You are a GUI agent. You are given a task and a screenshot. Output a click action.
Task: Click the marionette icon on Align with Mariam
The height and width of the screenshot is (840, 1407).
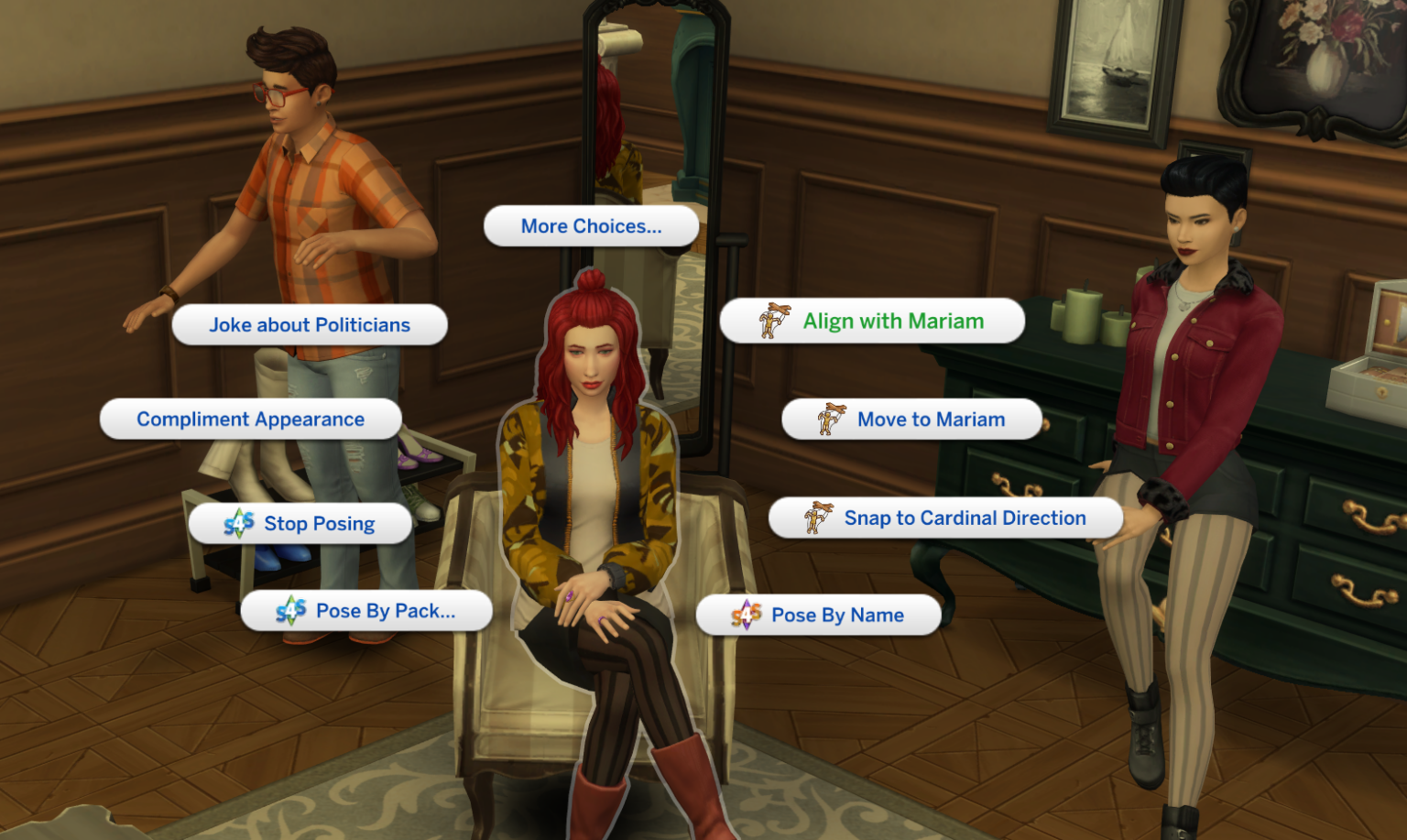coord(774,320)
